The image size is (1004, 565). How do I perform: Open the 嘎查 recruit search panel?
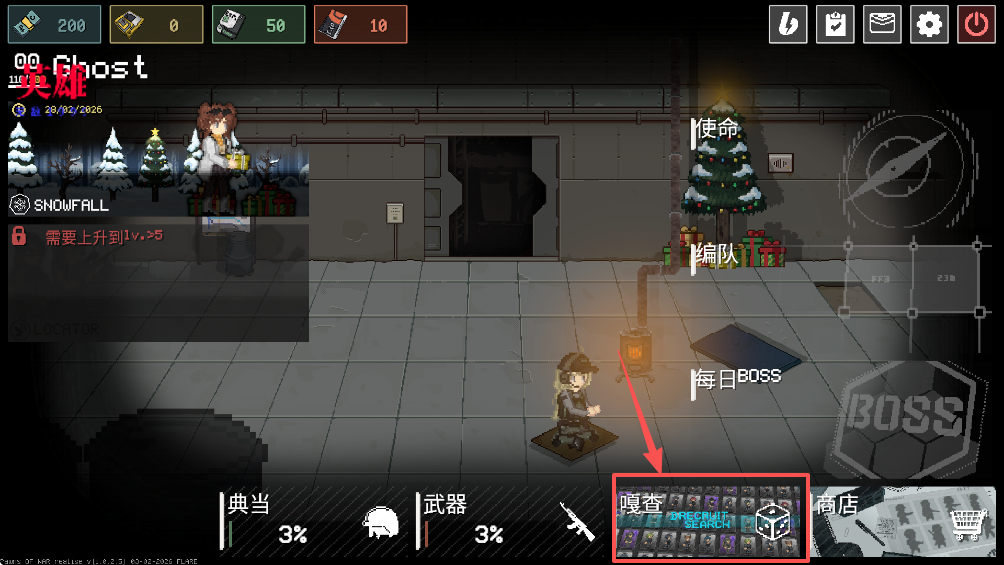tap(710, 518)
